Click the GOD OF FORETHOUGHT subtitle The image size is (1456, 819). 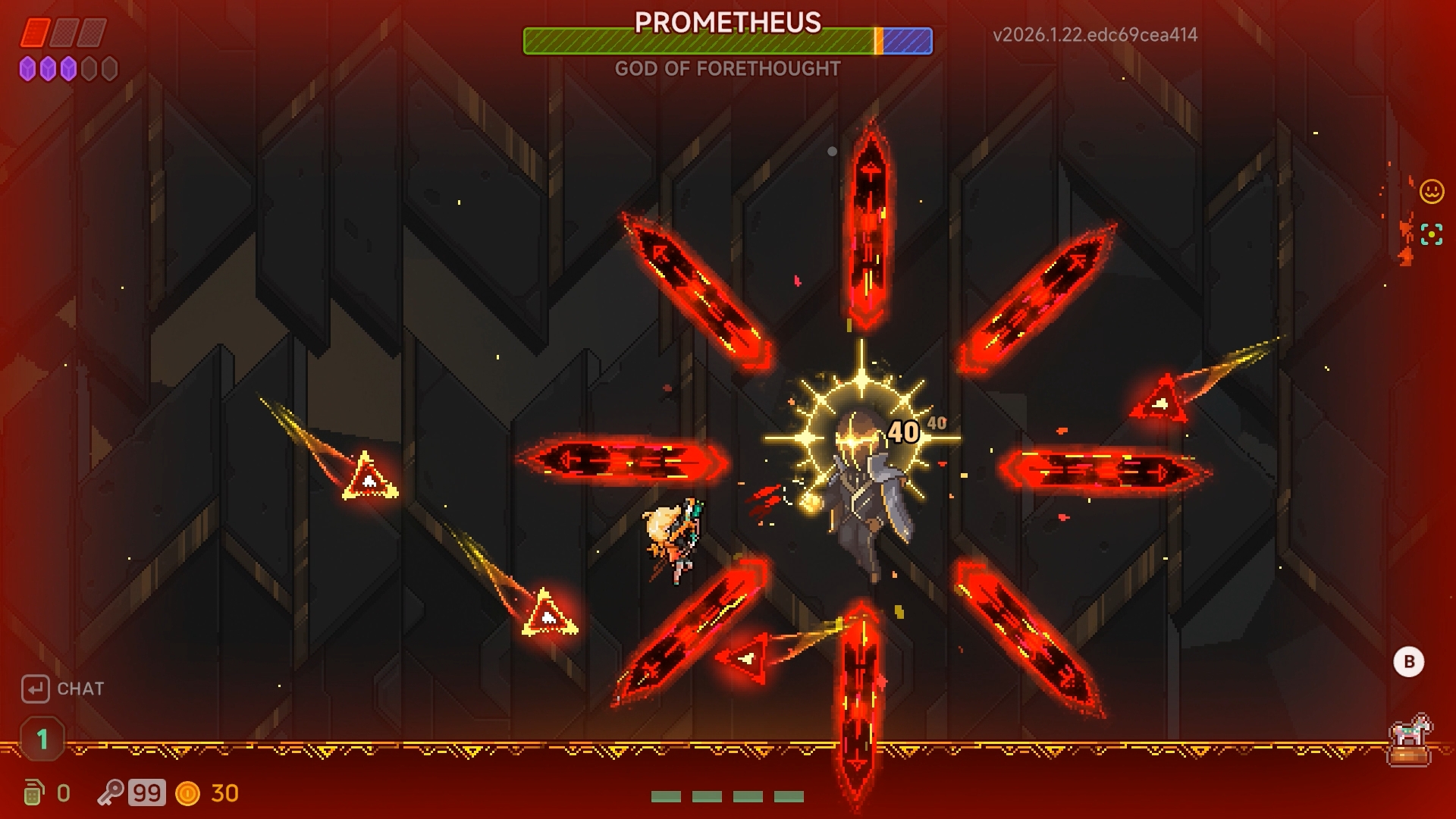pyautogui.click(x=726, y=69)
